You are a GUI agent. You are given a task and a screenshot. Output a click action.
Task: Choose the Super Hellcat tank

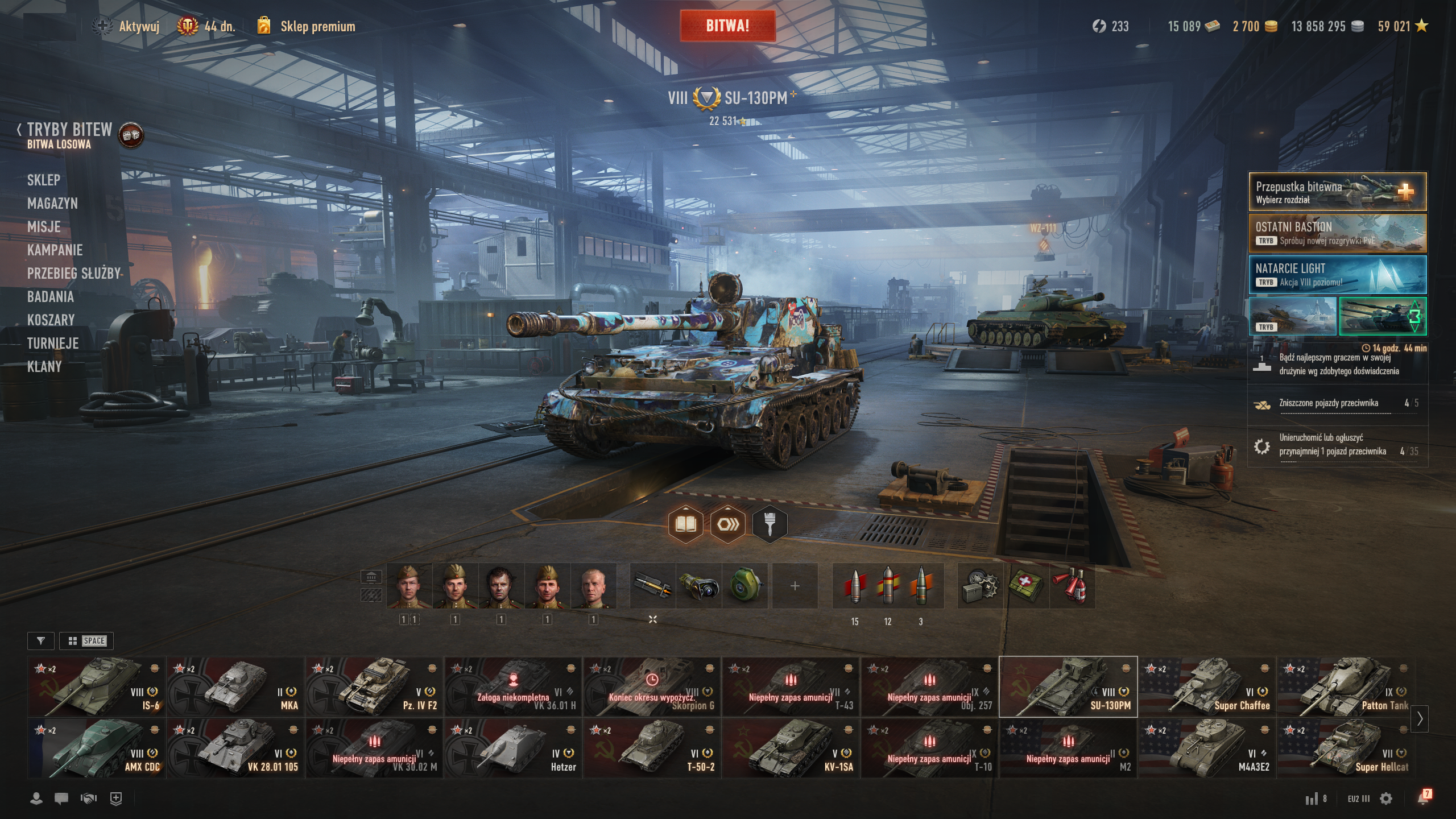[x=1345, y=748]
